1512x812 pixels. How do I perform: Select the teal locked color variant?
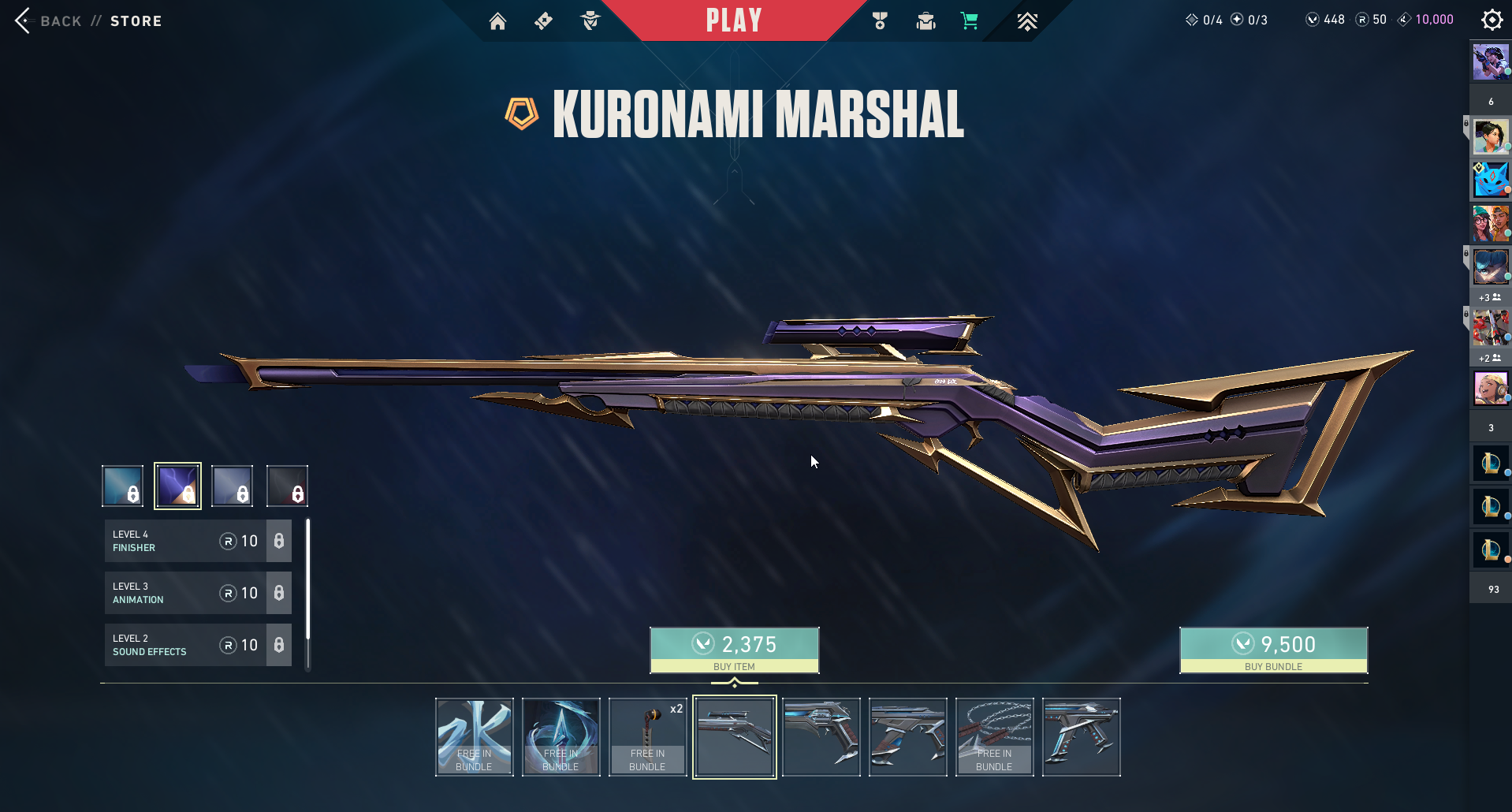123,486
